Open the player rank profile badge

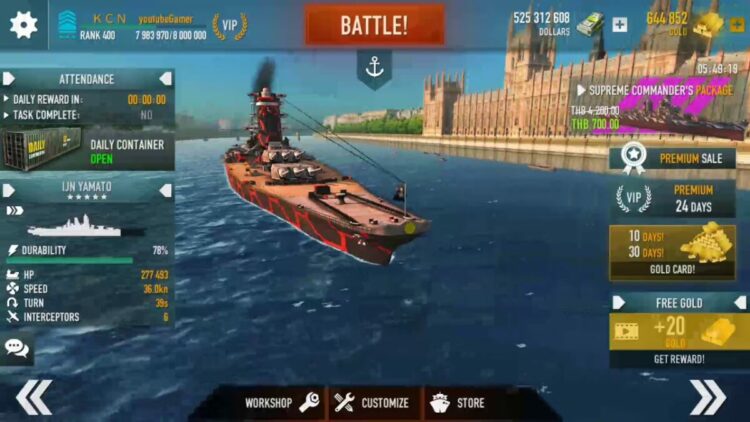pos(68,25)
